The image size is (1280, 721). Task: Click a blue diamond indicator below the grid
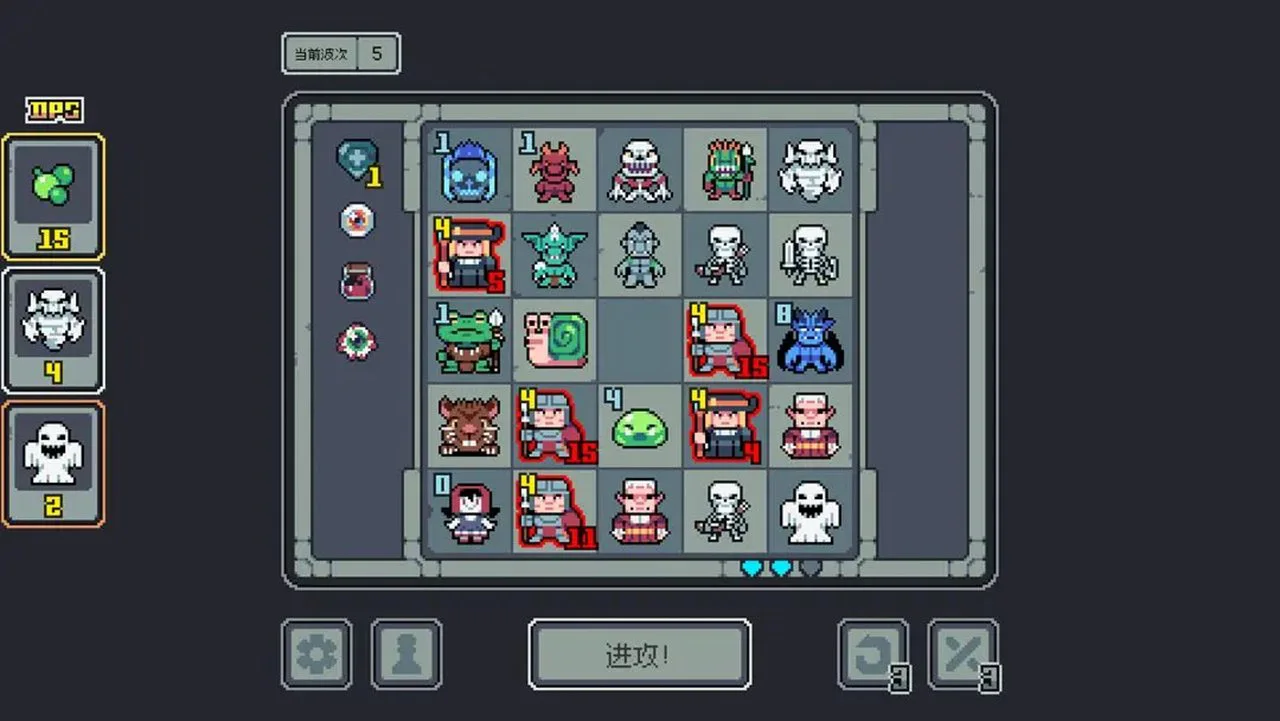pyautogui.click(x=750, y=567)
